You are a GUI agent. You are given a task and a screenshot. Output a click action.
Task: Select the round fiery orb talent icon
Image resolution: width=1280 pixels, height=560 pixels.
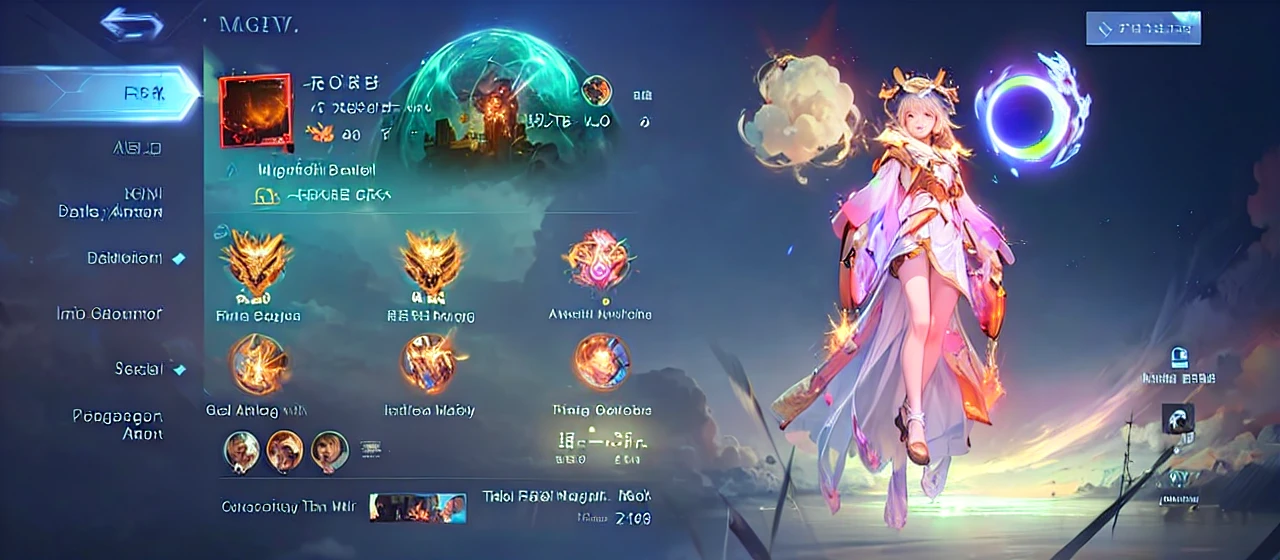[x=601, y=361]
